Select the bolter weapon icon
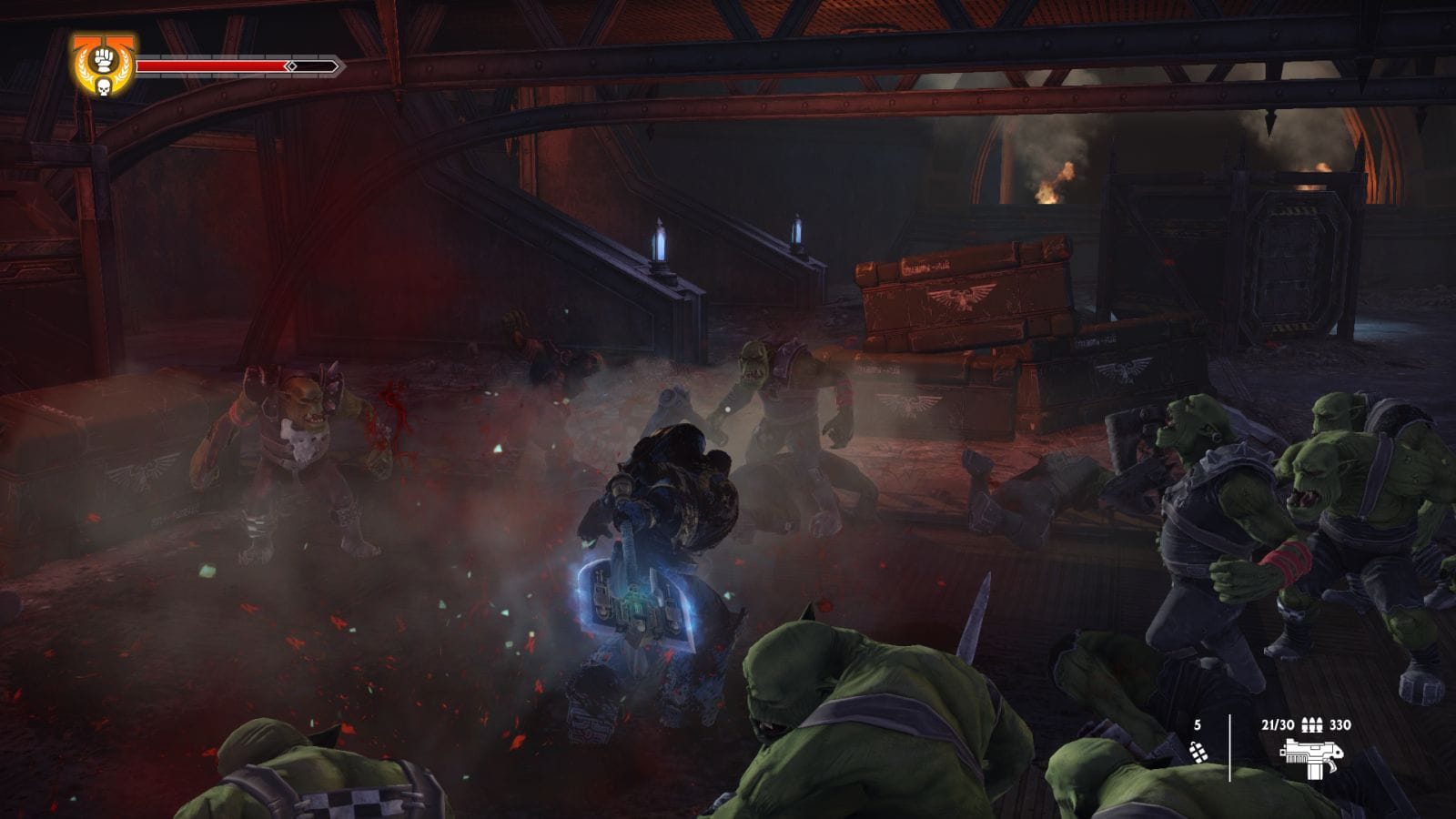The height and width of the screenshot is (819, 1456). 1310,758
